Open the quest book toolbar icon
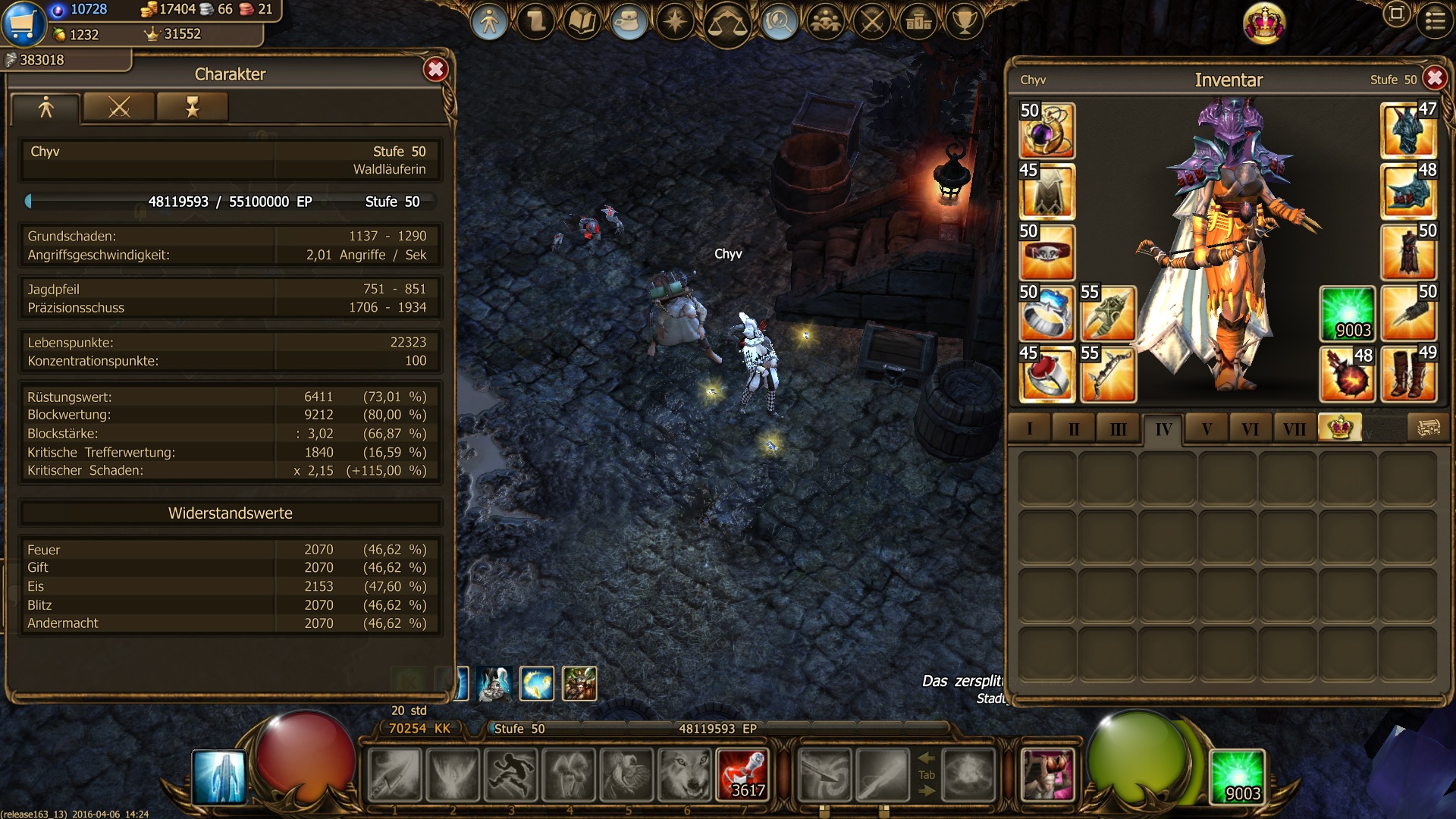Viewport: 1456px width, 819px height. pyautogui.click(x=582, y=22)
